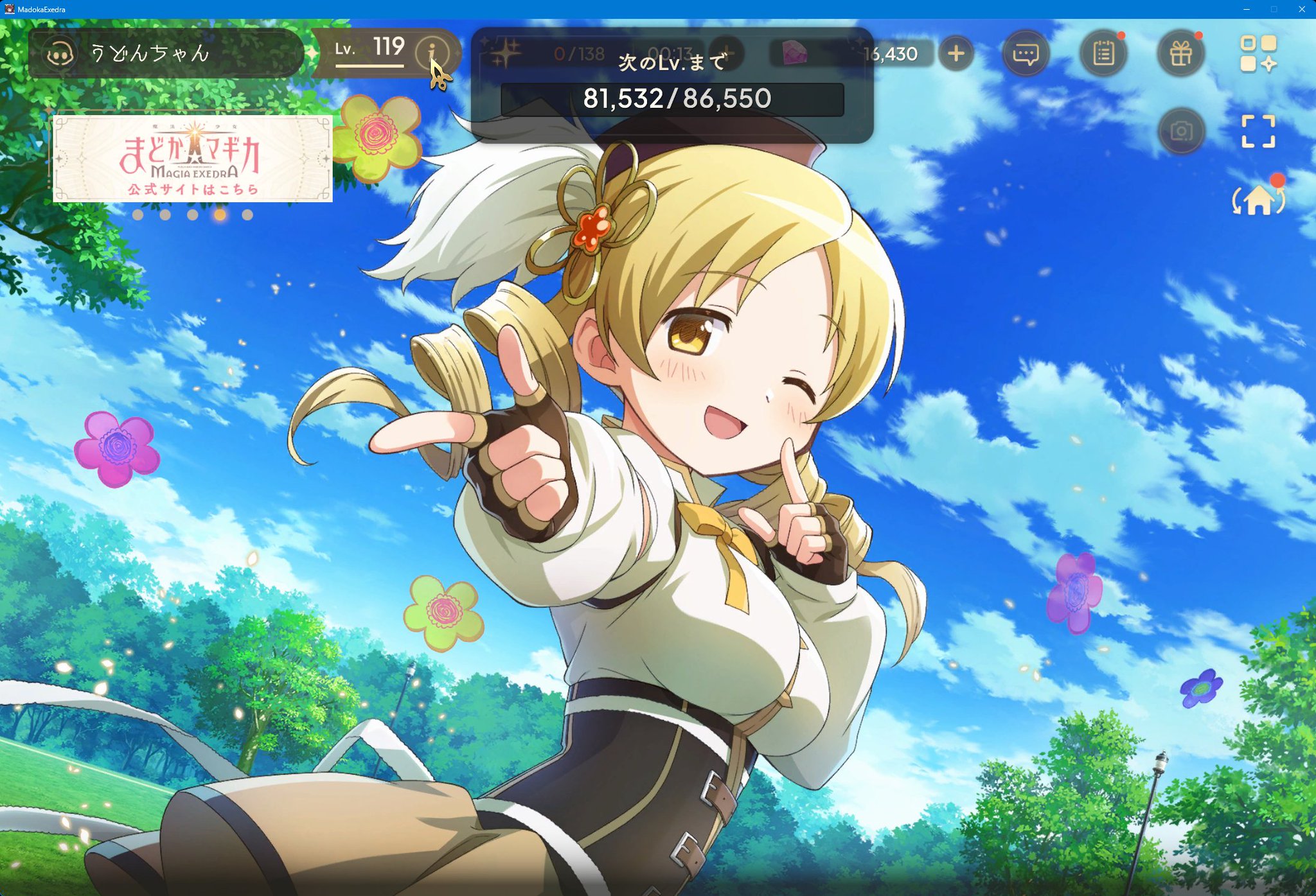
Task: Open the missions notepad with notification dot
Action: pos(1104,54)
